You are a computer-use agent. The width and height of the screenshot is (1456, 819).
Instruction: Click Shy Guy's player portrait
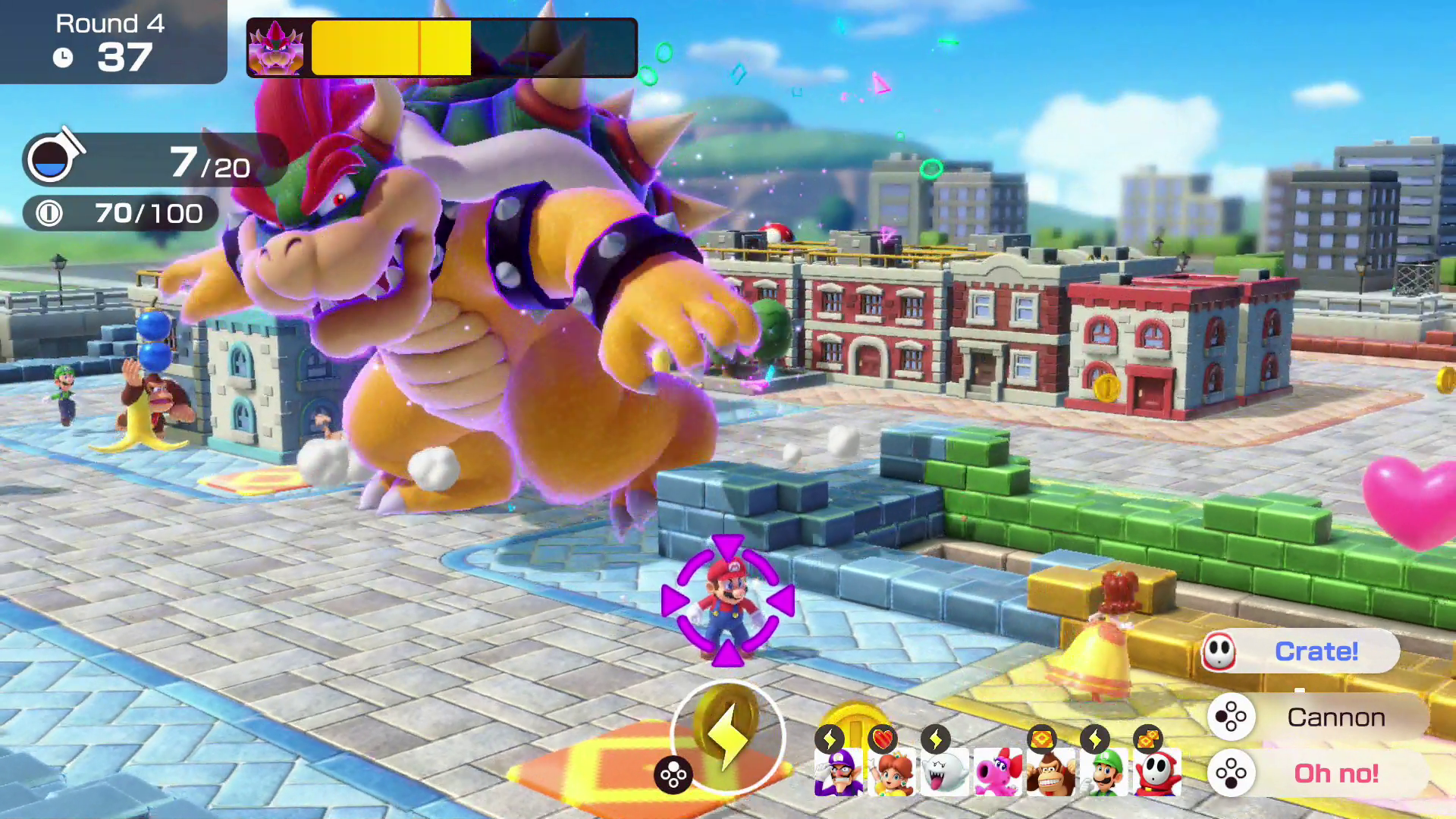coord(1157,772)
